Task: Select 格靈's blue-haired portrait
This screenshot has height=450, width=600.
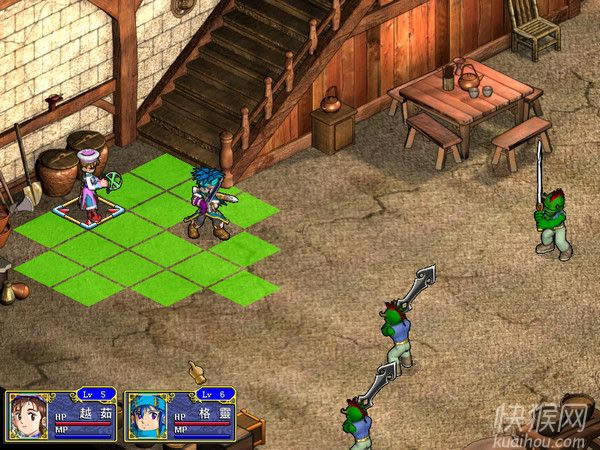Action: (145, 416)
